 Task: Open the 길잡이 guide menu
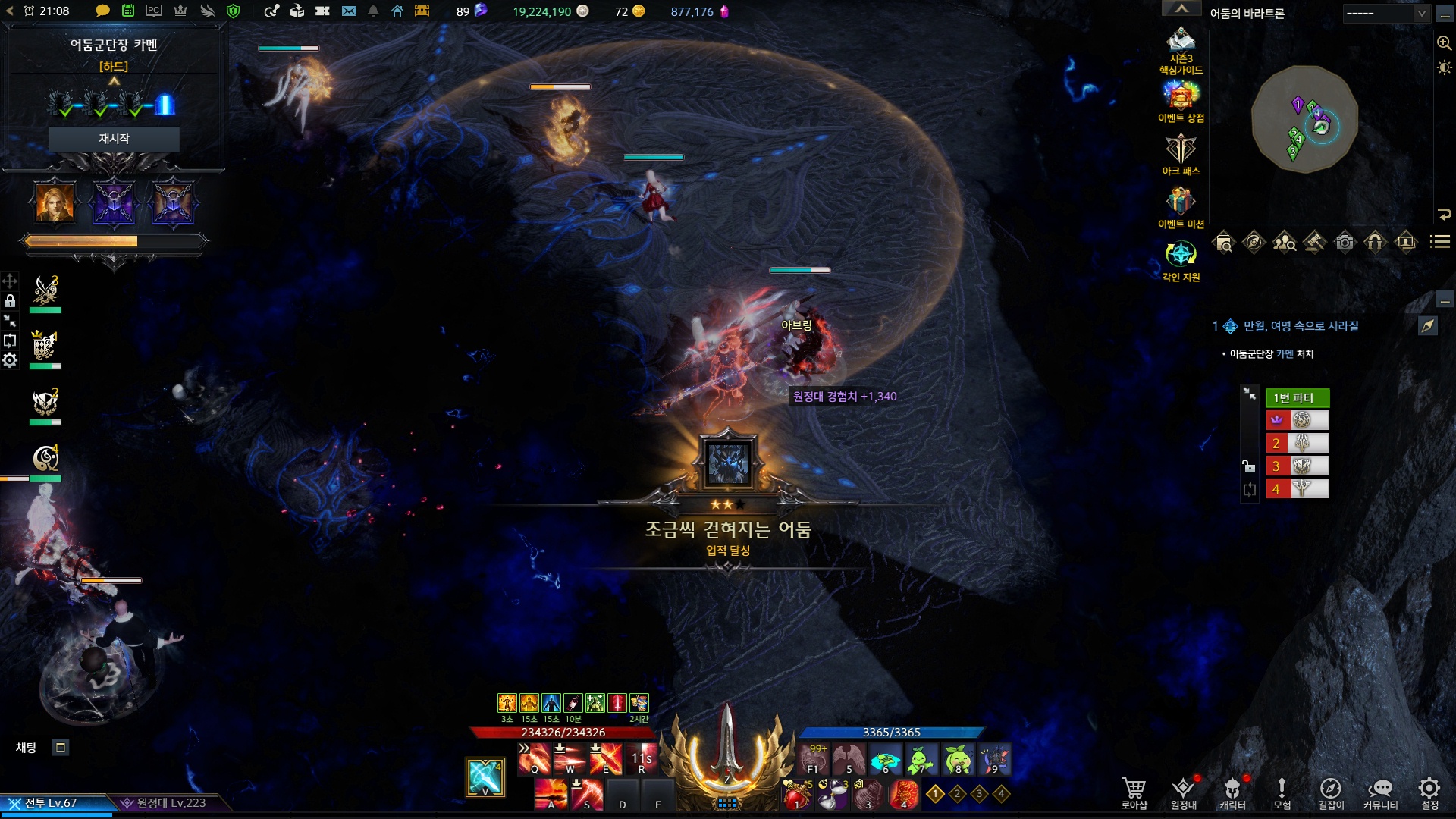coord(1331,792)
